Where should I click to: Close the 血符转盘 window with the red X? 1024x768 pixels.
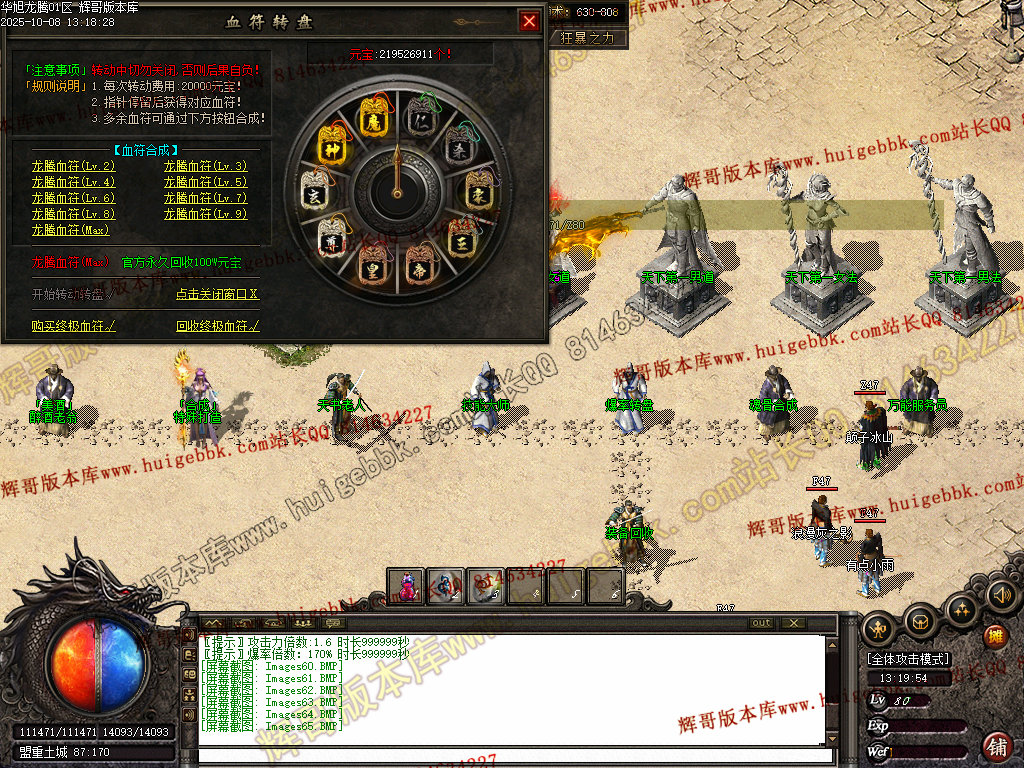pos(529,21)
